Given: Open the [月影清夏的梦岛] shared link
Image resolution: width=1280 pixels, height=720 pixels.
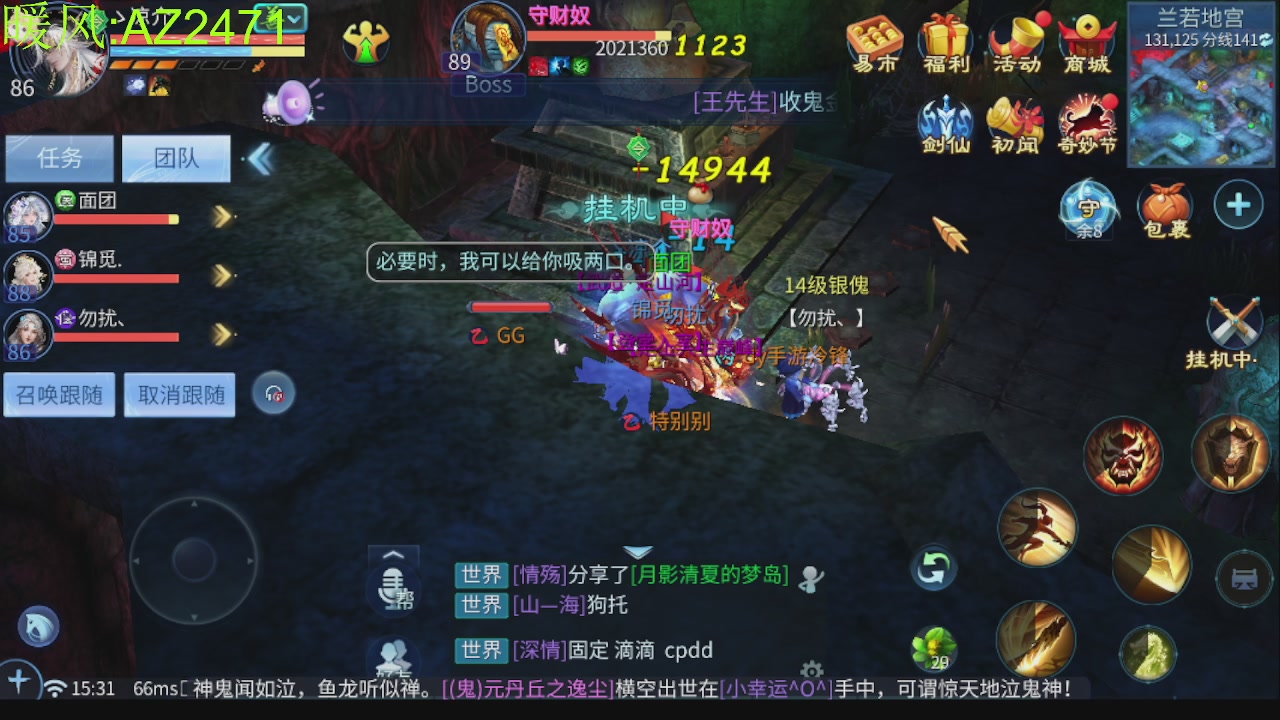Looking at the screenshot, I should click(712, 575).
